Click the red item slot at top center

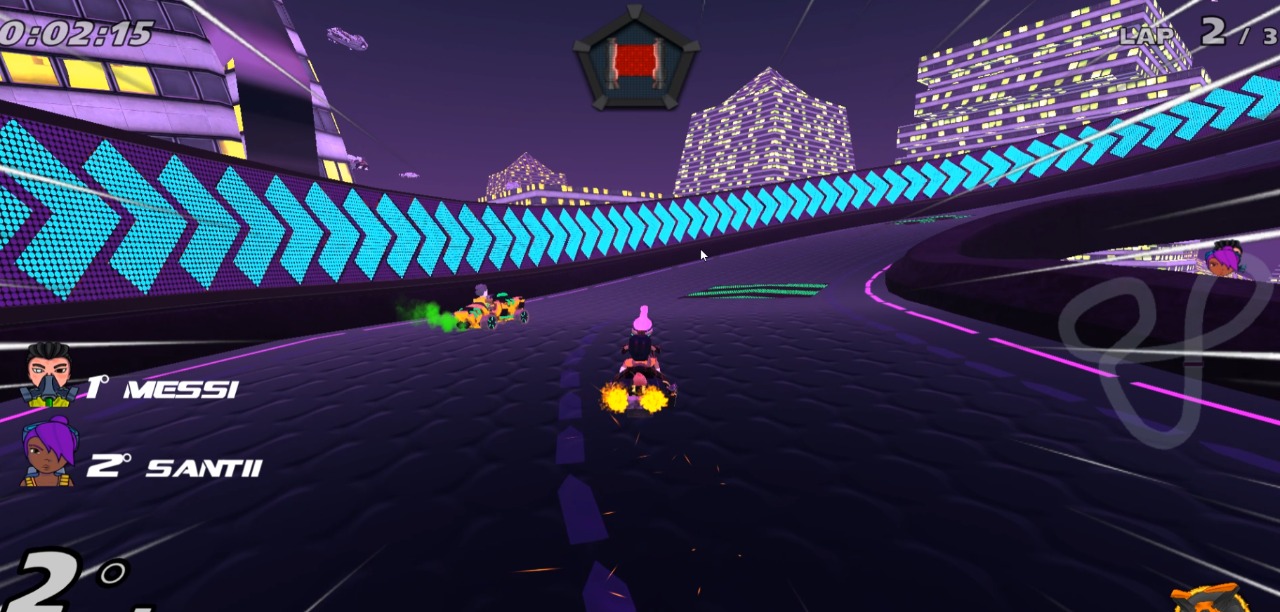(x=636, y=59)
